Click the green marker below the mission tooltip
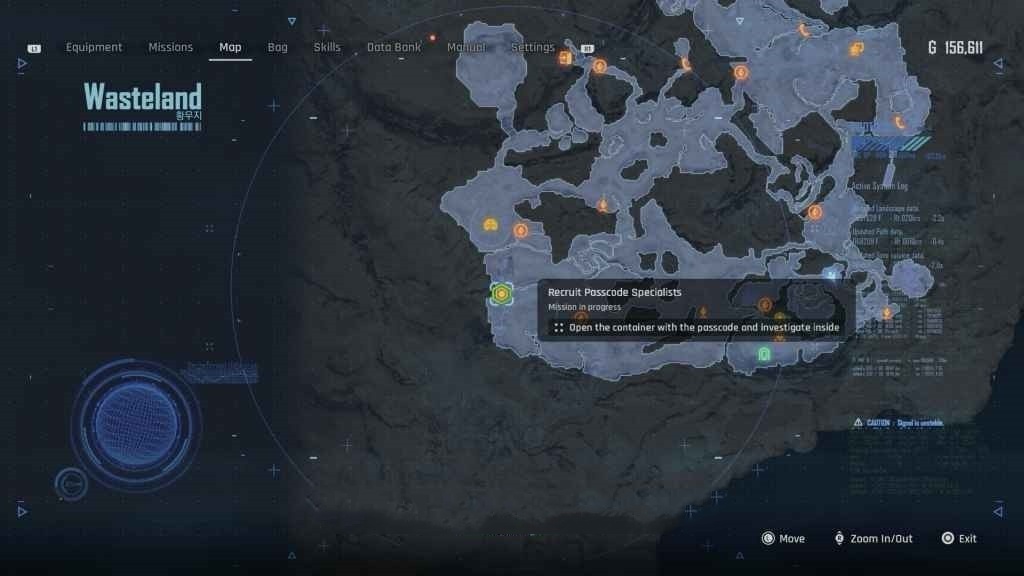The height and width of the screenshot is (576, 1024). pyautogui.click(x=765, y=354)
